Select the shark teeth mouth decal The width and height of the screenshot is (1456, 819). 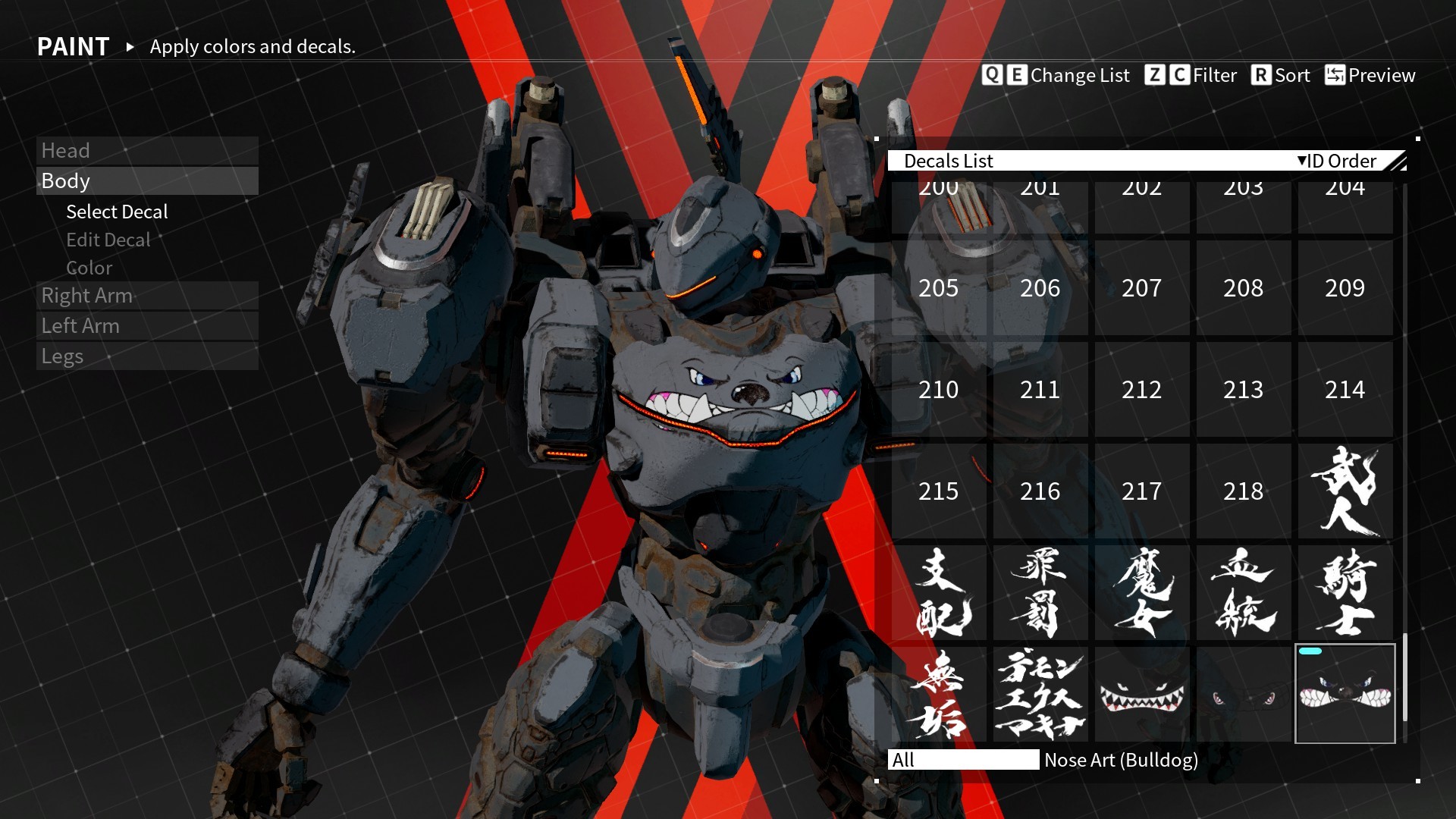(1142, 694)
